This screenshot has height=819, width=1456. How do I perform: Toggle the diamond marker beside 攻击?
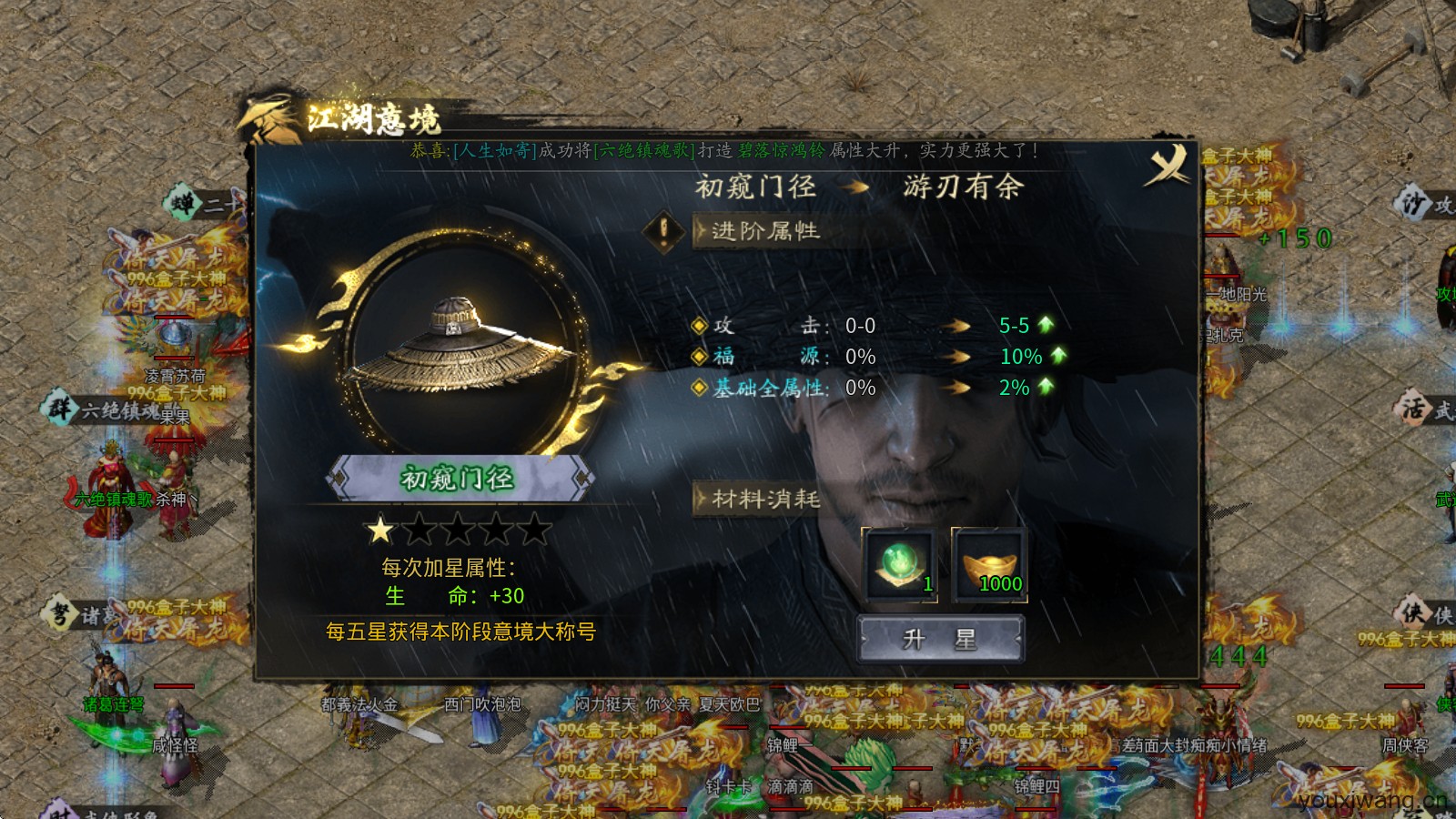click(x=698, y=325)
